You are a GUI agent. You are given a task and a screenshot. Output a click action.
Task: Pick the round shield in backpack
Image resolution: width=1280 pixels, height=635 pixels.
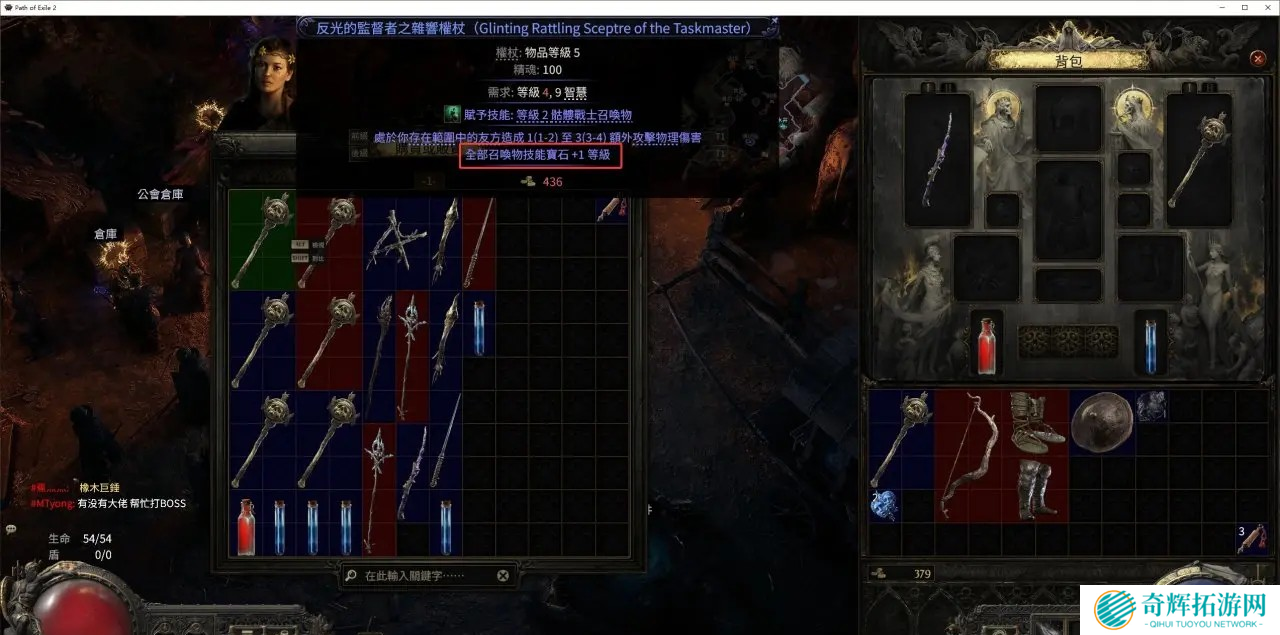[x=1100, y=421]
